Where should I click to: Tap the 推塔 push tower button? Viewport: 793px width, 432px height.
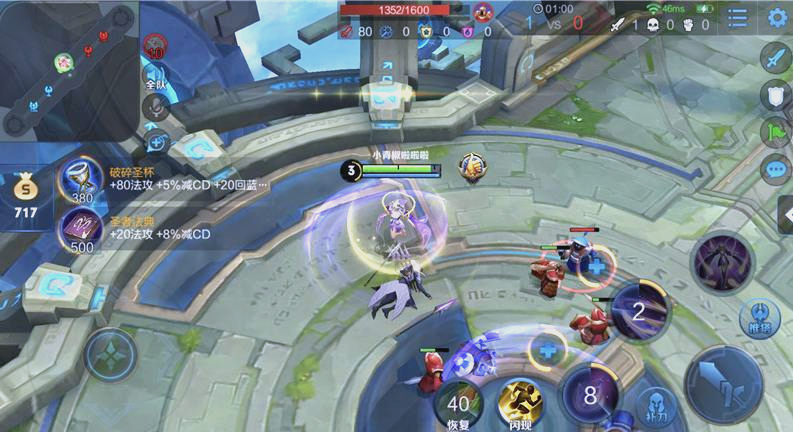coord(760,318)
